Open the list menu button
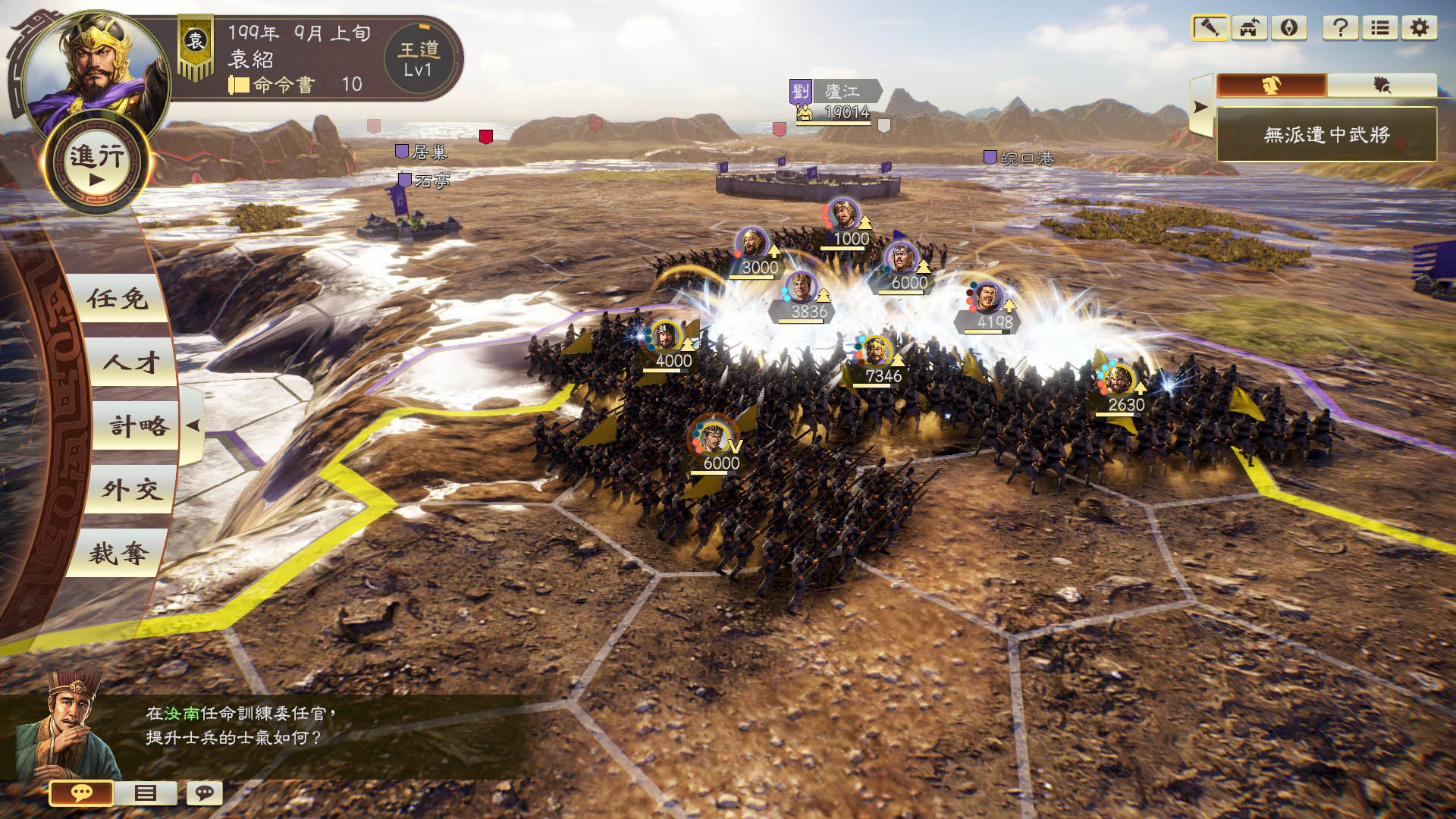This screenshot has width=1456, height=819. (1380, 28)
